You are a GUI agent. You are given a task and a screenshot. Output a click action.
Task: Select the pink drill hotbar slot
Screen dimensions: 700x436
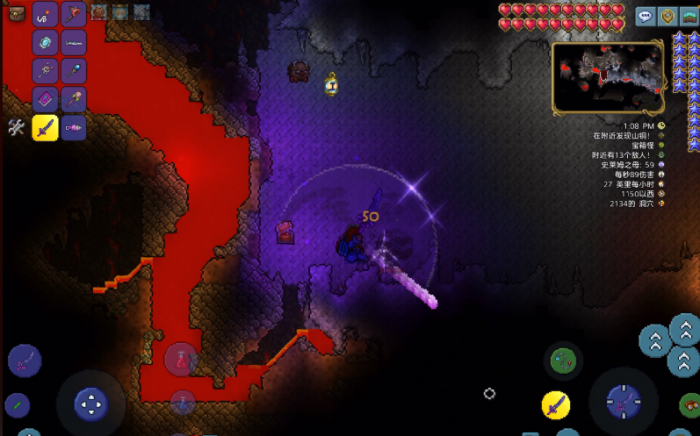[x=74, y=127]
